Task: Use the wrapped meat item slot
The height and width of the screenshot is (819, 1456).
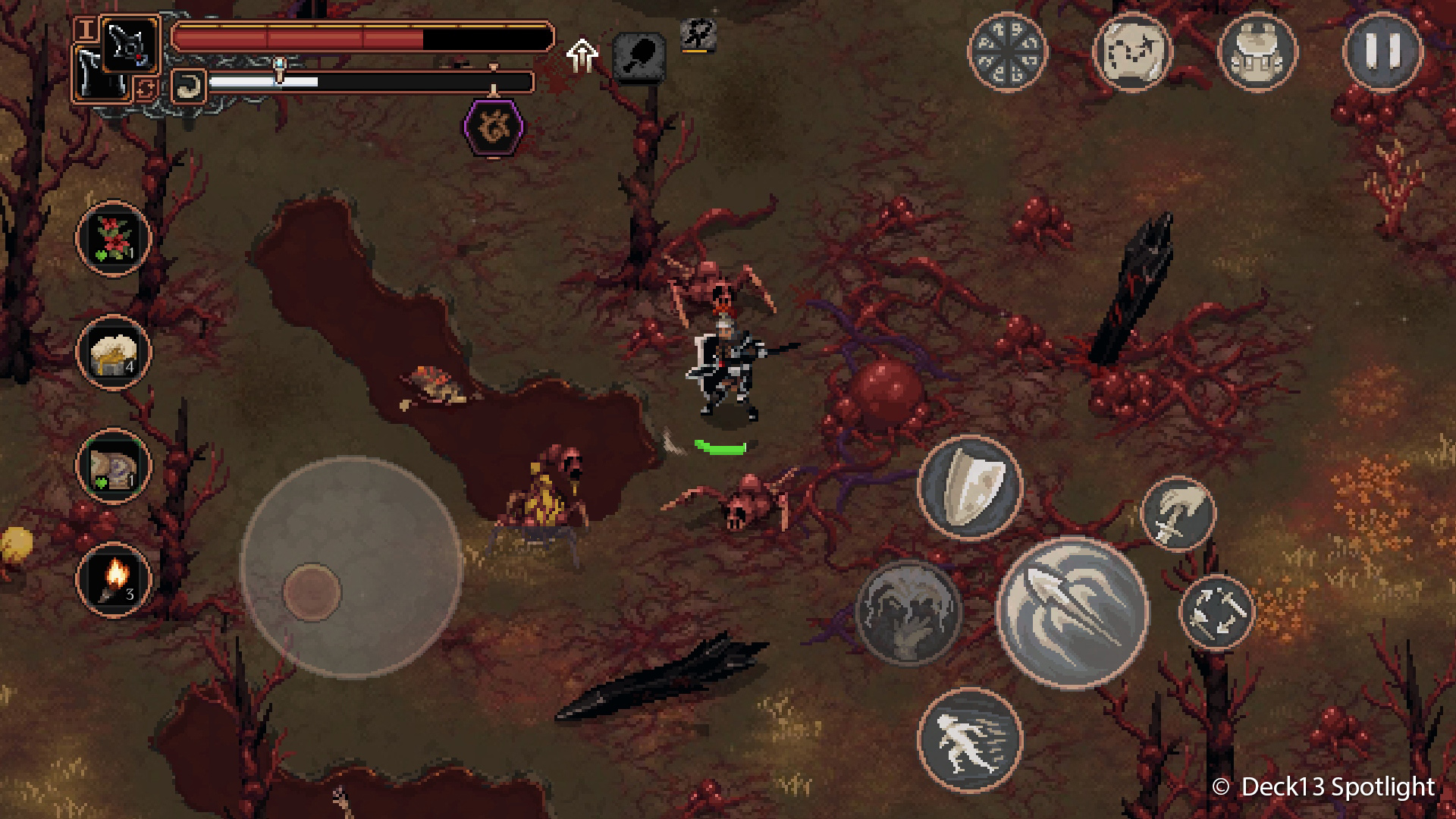Action: click(113, 466)
